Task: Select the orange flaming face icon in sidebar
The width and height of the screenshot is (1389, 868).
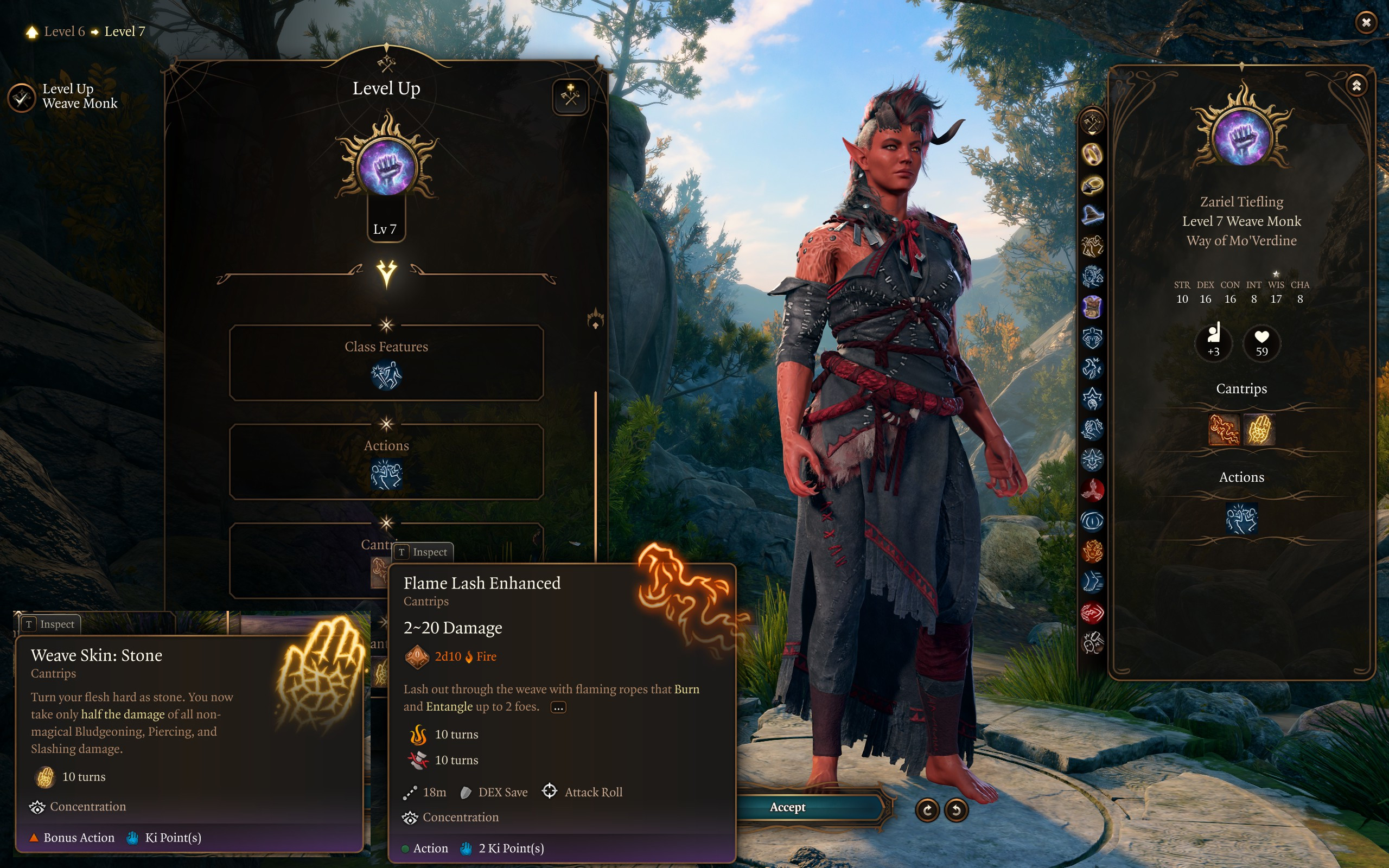Action: [x=1092, y=552]
